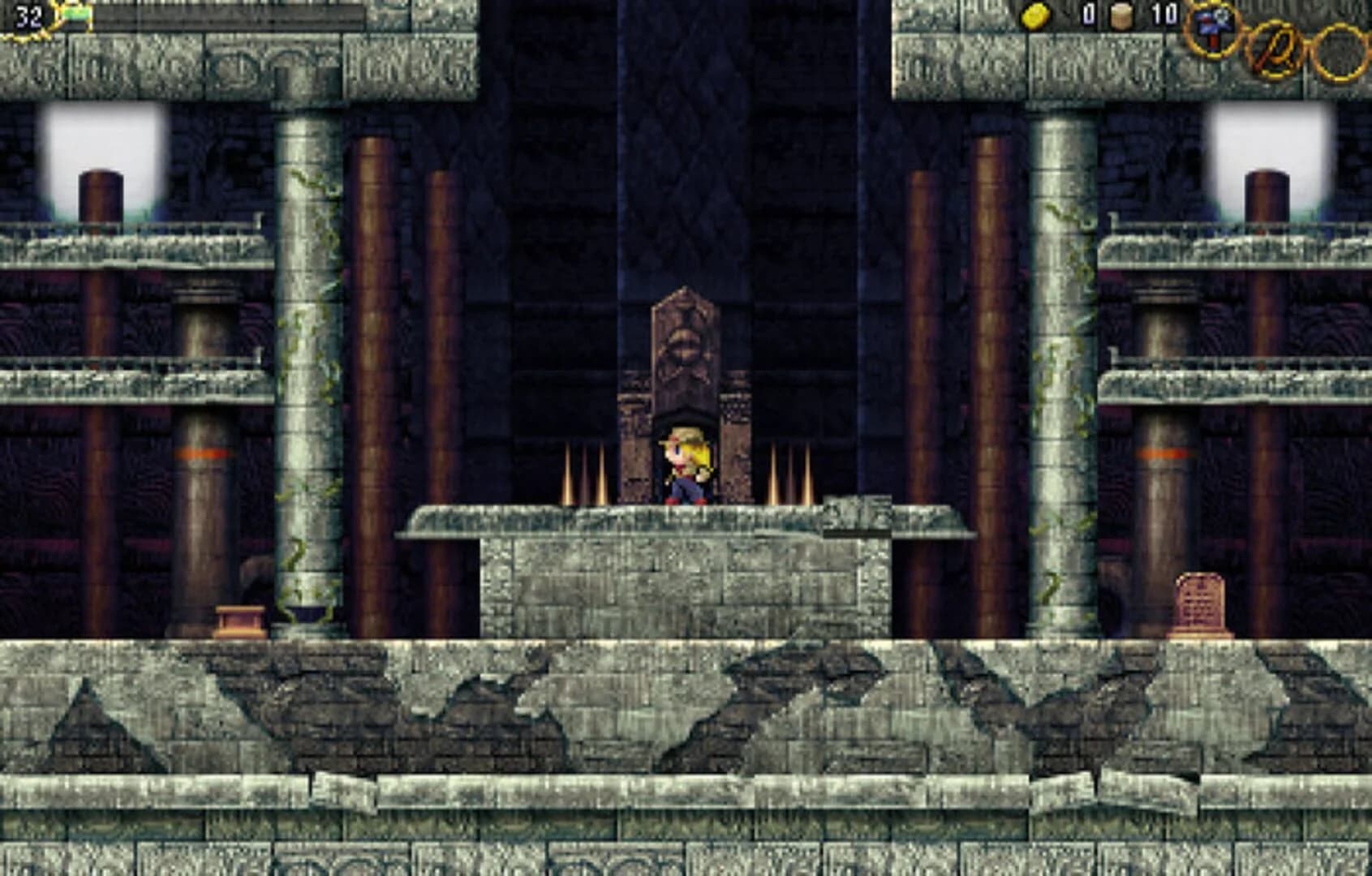Select the empty sub-weapon ring slot
1372x876 pixels.
(x=1339, y=50)
